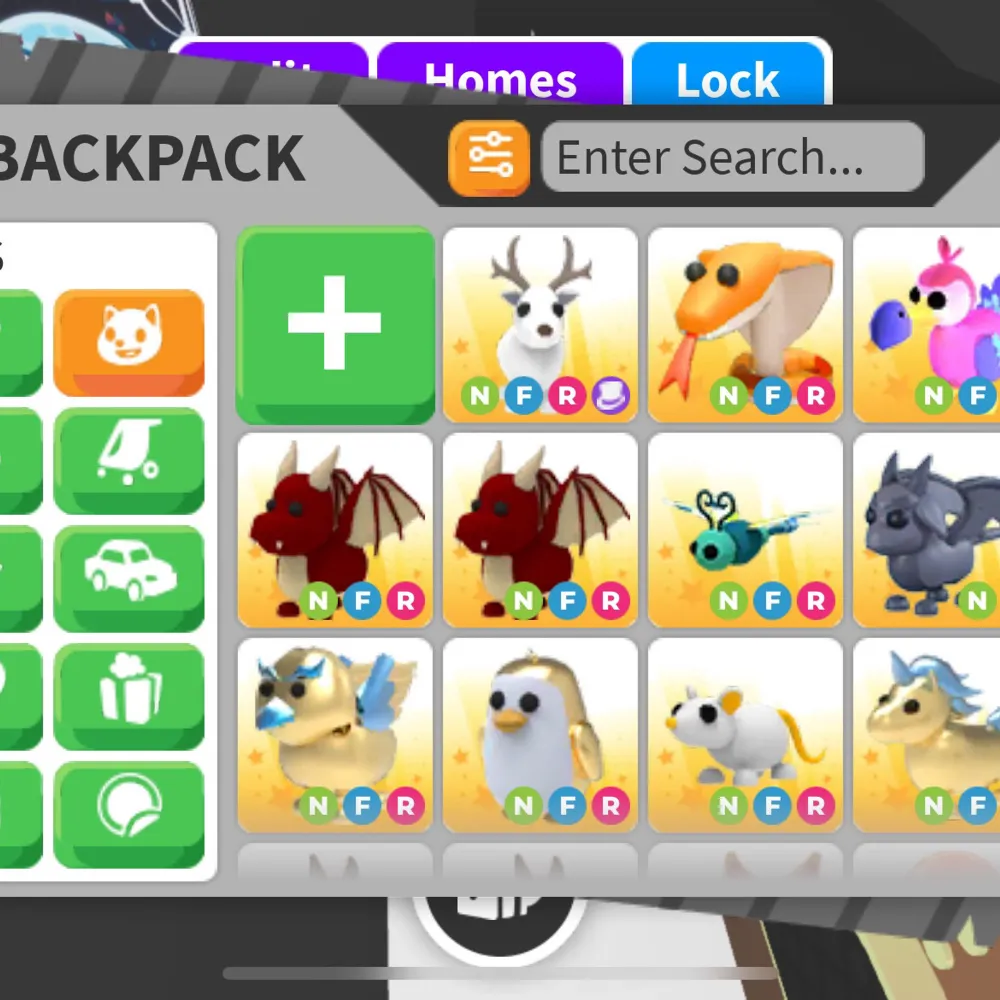The width and height of the screenshot is (1000, 1000).
Task: Choose the teal dragonfly pet
Action: pyautogui.click(x=745, y=530)
